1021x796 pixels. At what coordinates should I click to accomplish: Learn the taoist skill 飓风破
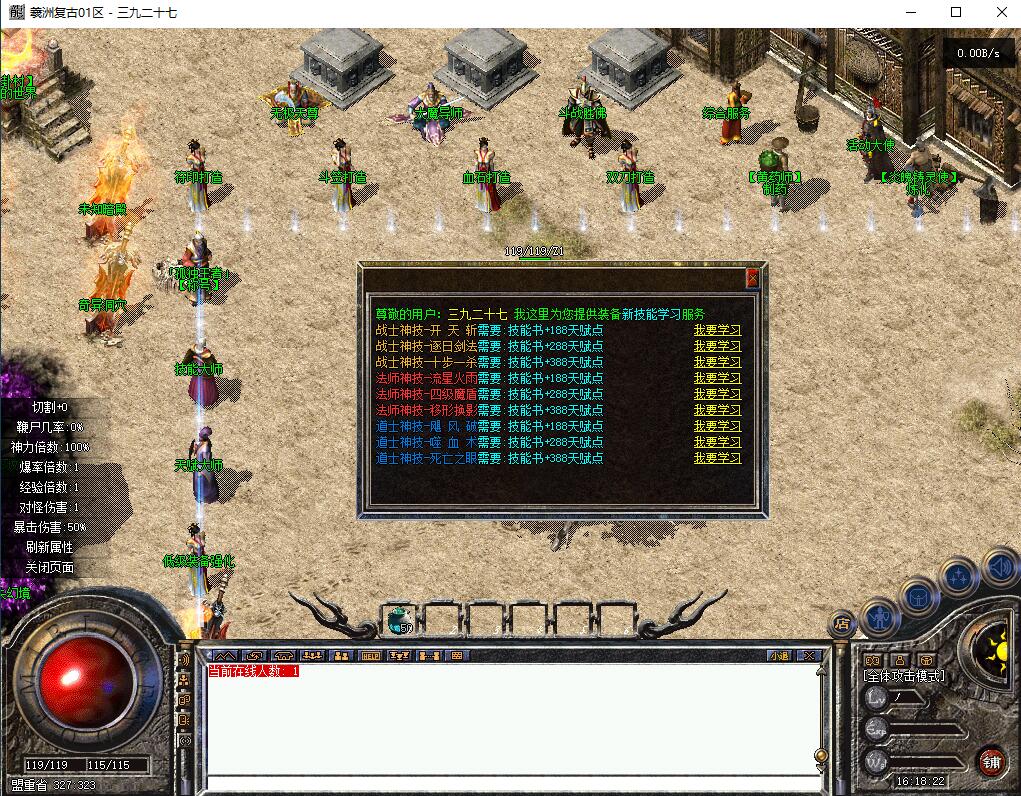point(717,426)
